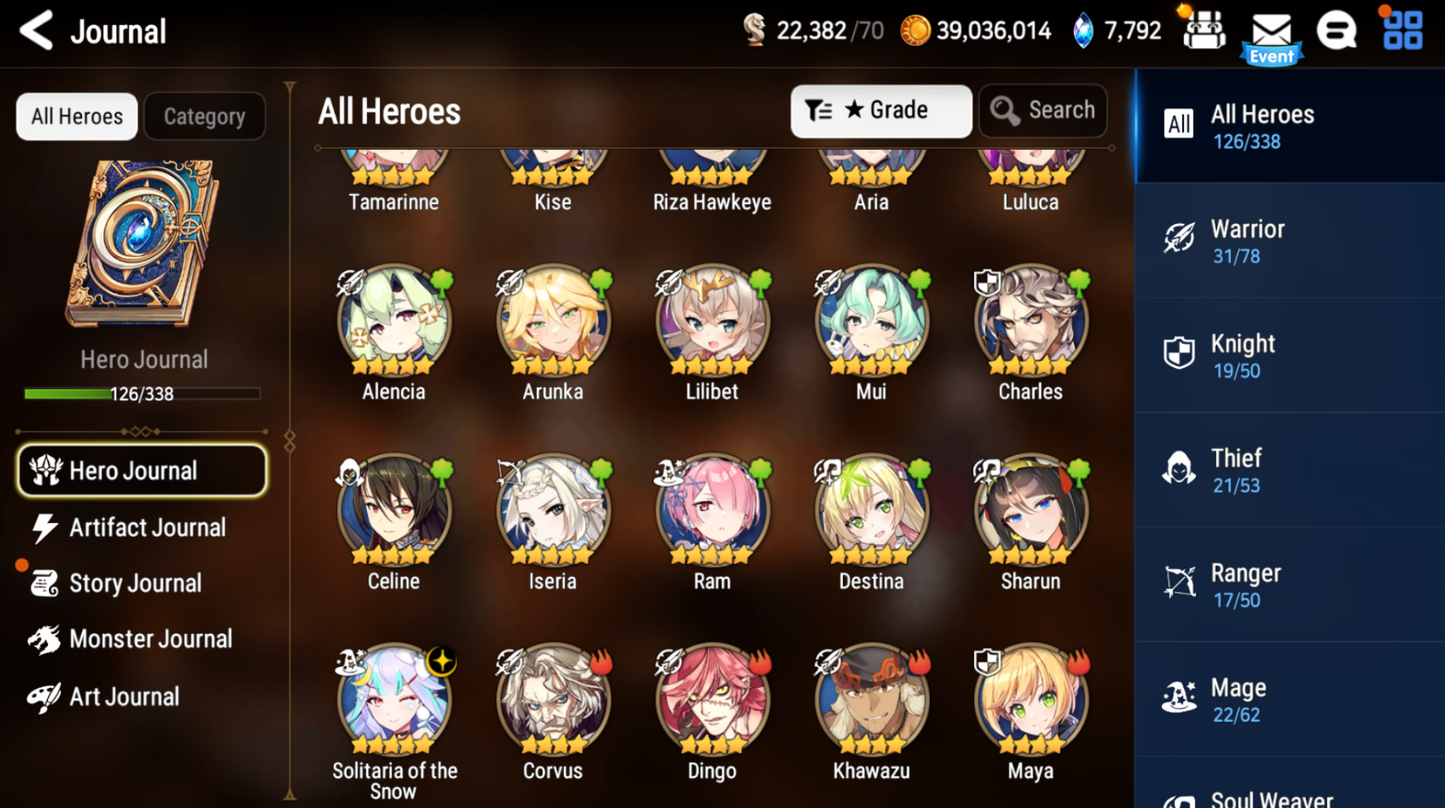The height and width of the screenshot is (808, 1445).
Task: Switch to the Category tab
Action: pyautogui.click(x=204, y=117)
